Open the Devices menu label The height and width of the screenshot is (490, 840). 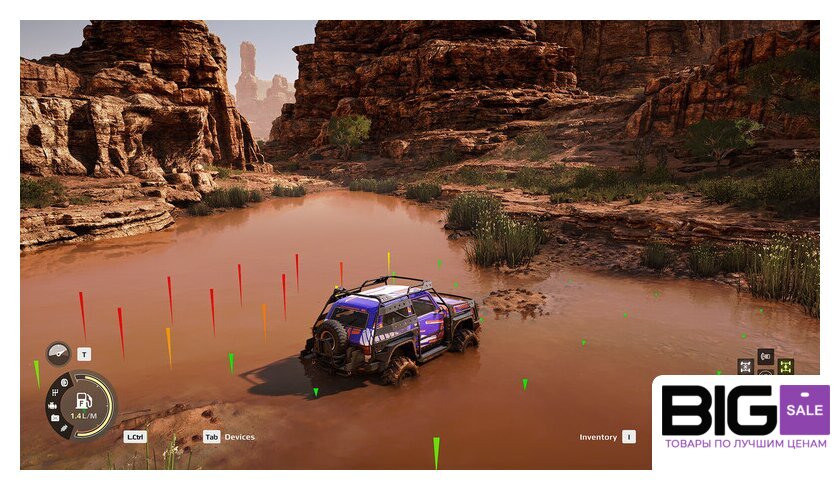coord(239,437)
